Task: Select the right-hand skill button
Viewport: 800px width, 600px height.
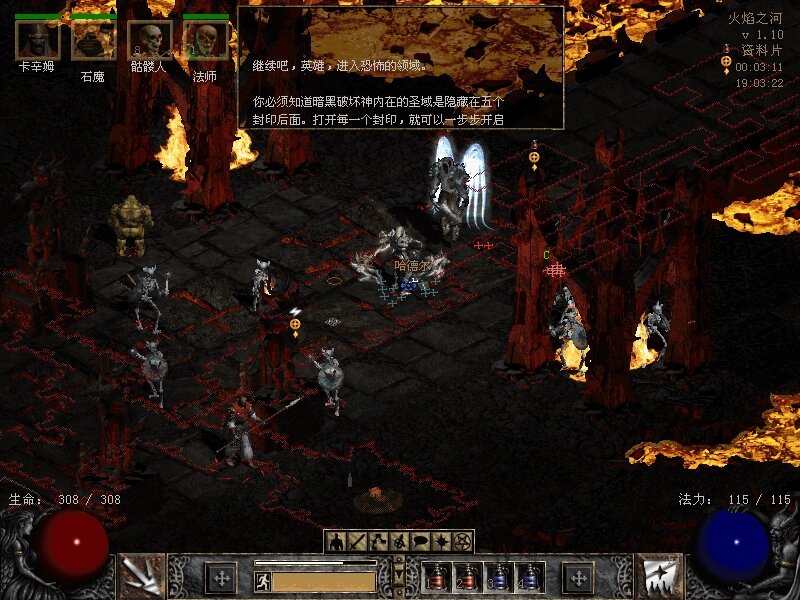Action: click(658, 576)
